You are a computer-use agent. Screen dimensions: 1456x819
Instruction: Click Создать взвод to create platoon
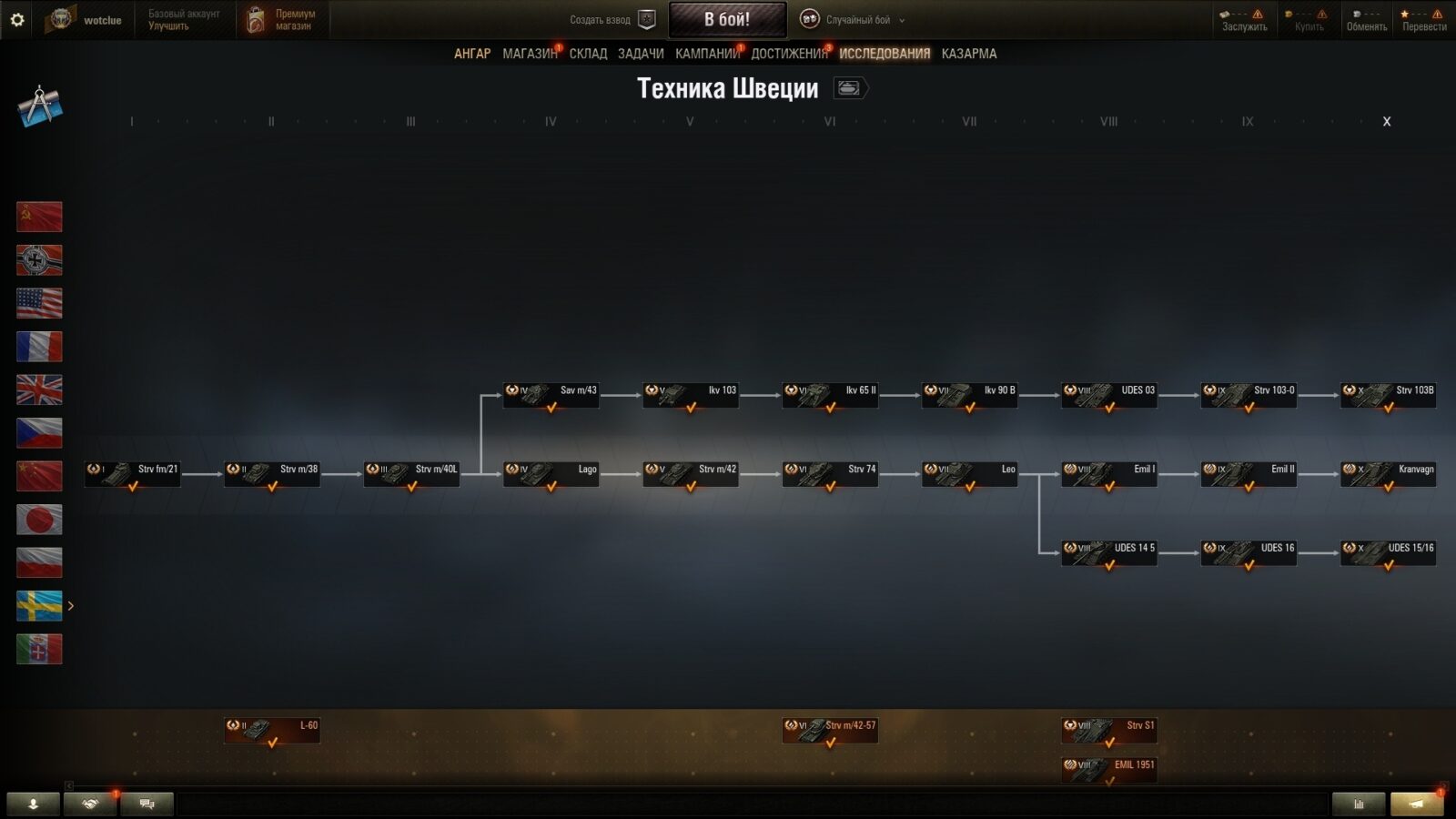(612, 20)
